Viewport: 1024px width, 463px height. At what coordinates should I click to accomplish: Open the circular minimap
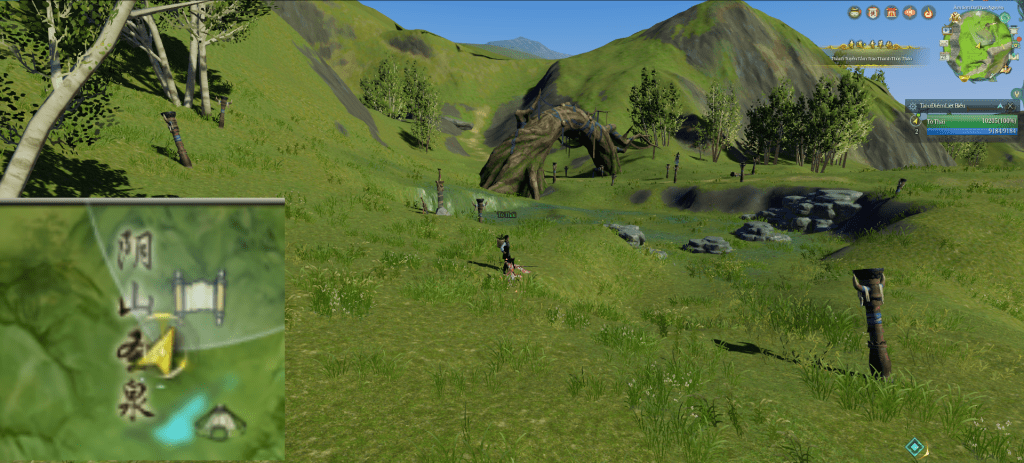tap(978, 46)
